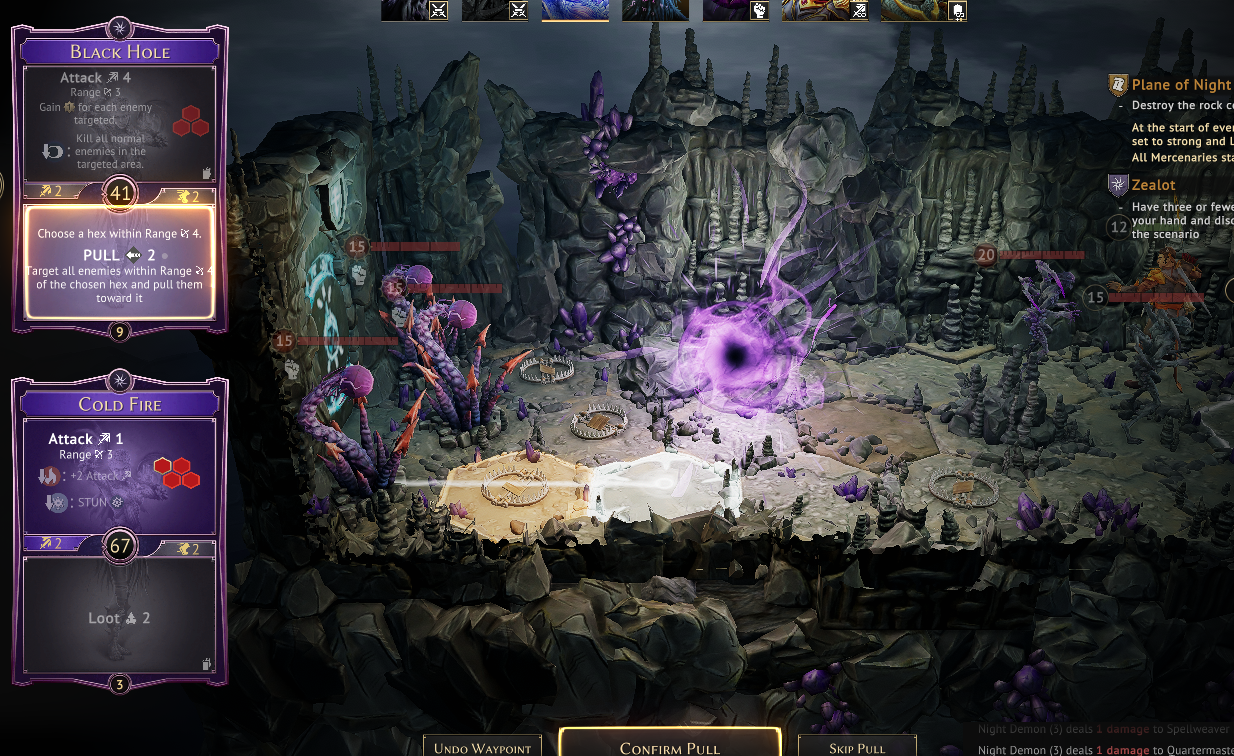Choose Black Hole's Attack 4 top action
This screenshot has height=756, width=1234.
pyautogui.click(x=120, y=122)
